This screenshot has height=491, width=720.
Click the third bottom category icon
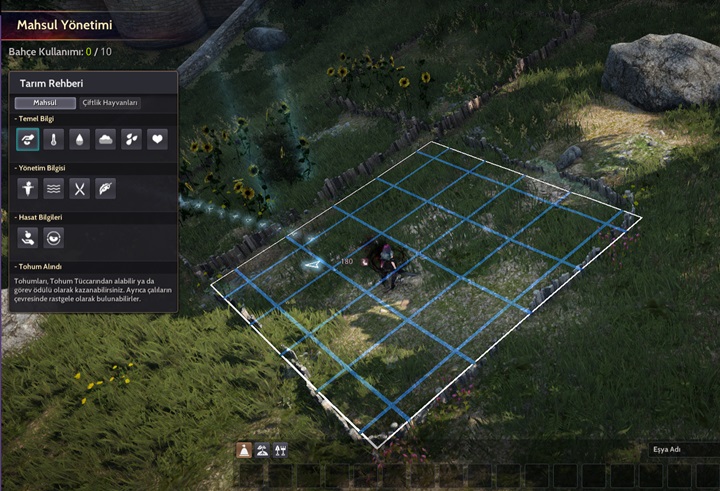click(x=280, y=450)
